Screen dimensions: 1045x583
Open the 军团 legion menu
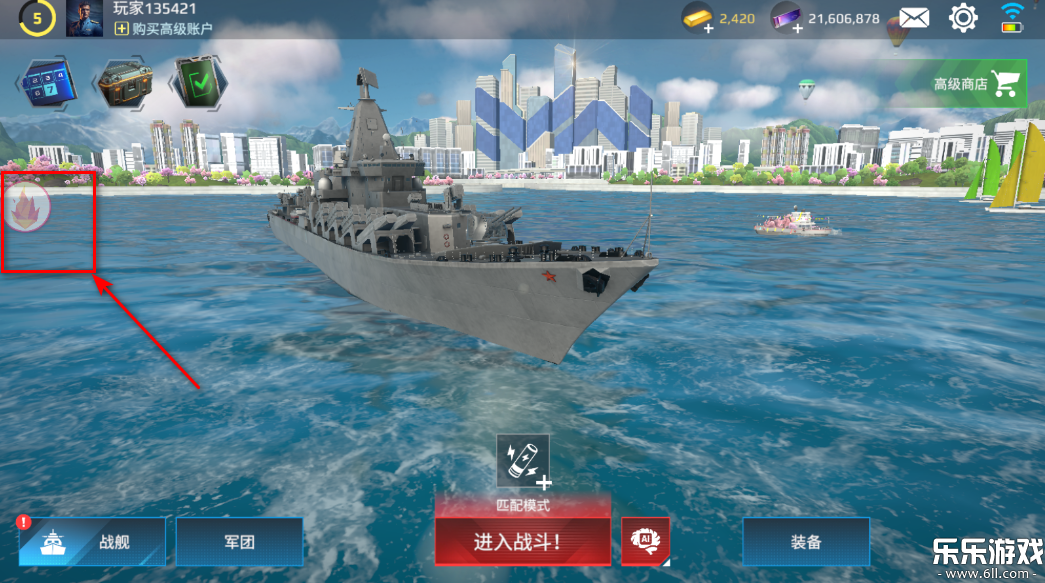(x=239, y=542)
